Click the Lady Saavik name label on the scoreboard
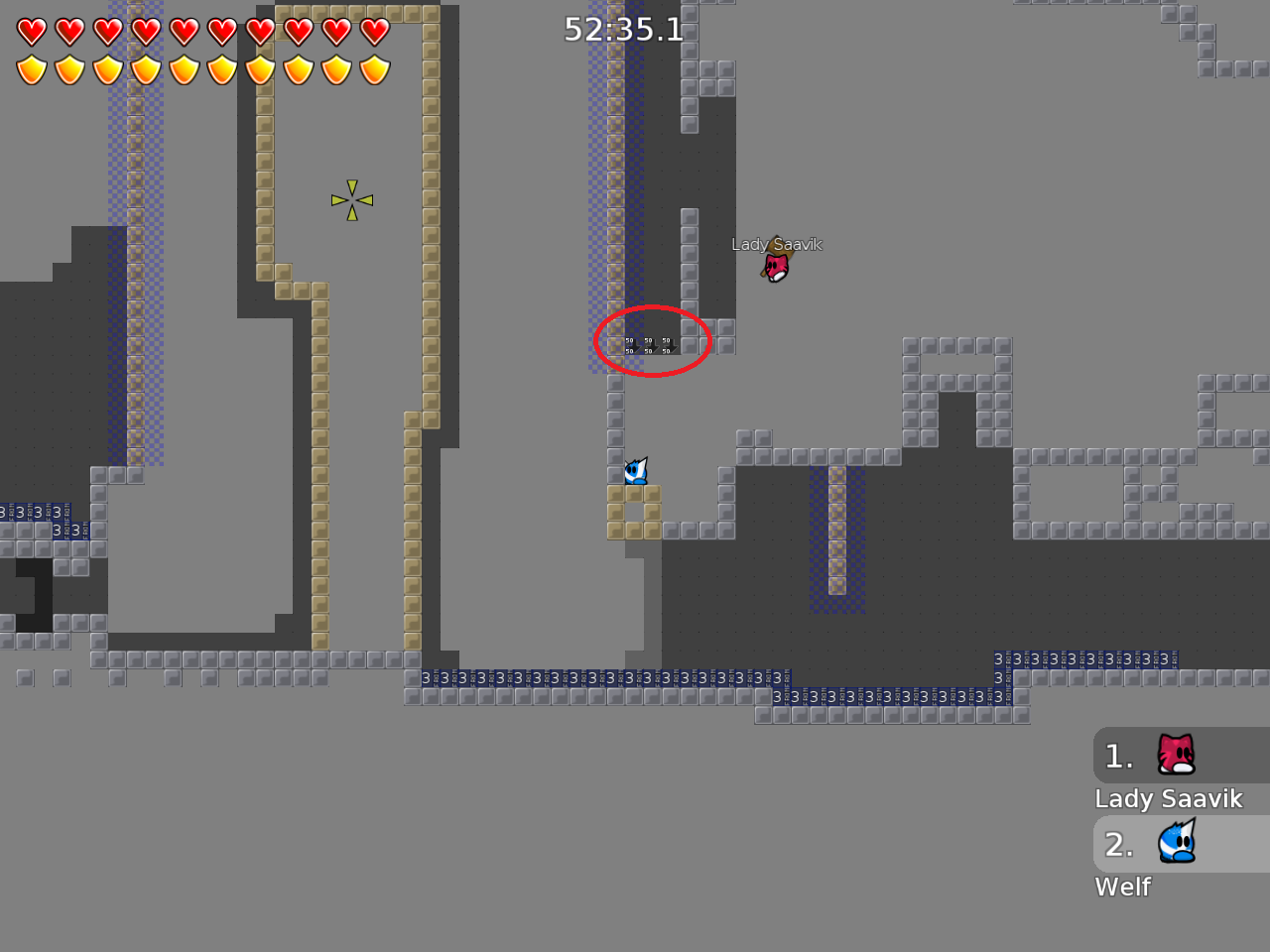Viewport: 1270px width, 952px height. (x=1169, y=798)
